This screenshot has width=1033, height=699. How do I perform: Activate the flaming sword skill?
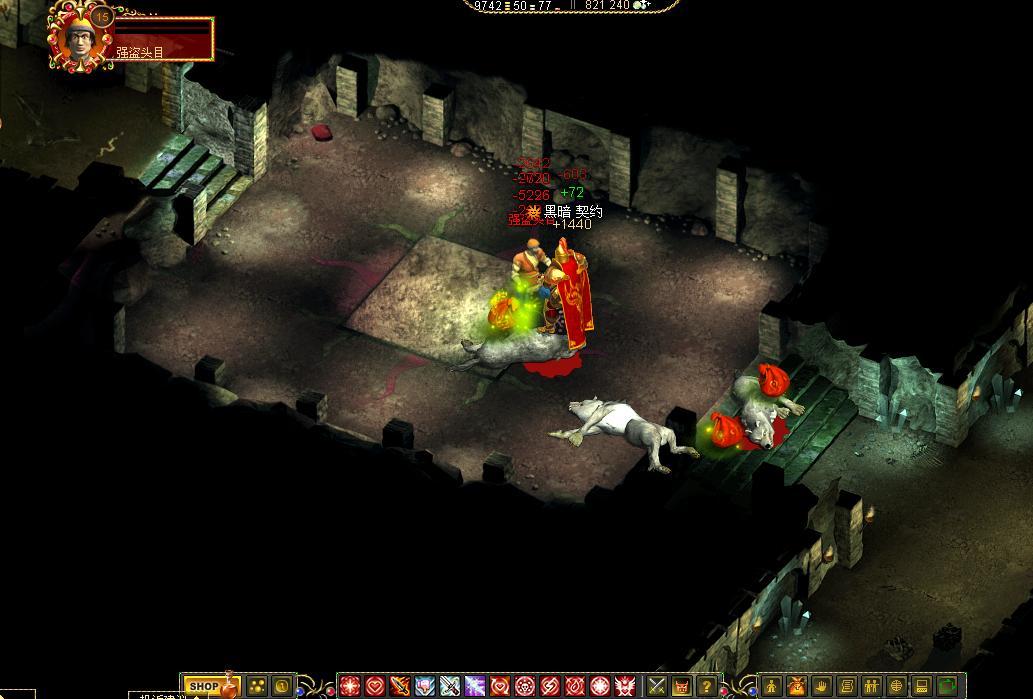click(400, 686)
